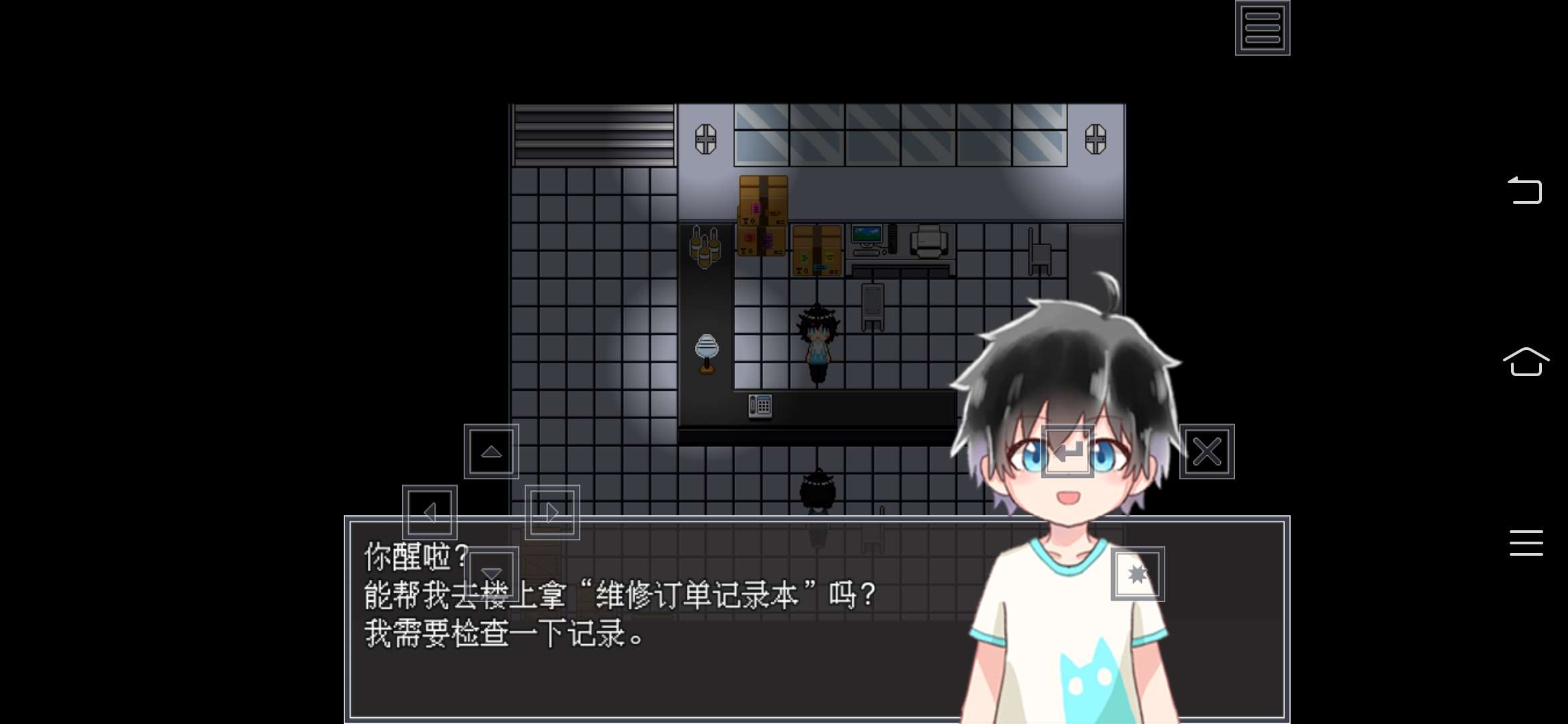This screenshot has height=724, width=1568.
Task: Advance the dialogue text box
Action: 670,670
